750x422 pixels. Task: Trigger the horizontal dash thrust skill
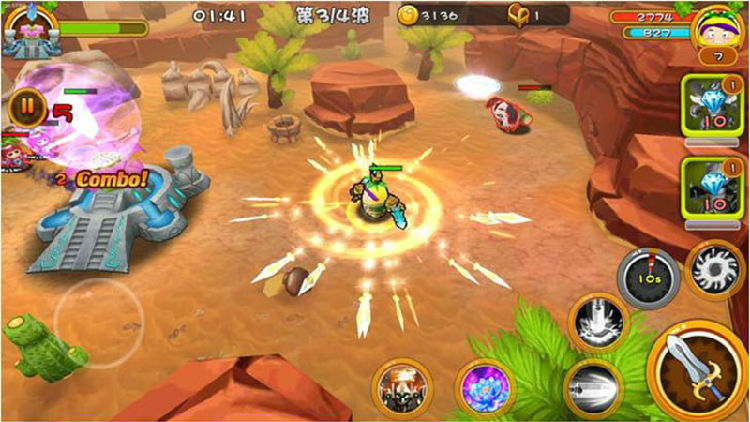[x=595, y=385]
